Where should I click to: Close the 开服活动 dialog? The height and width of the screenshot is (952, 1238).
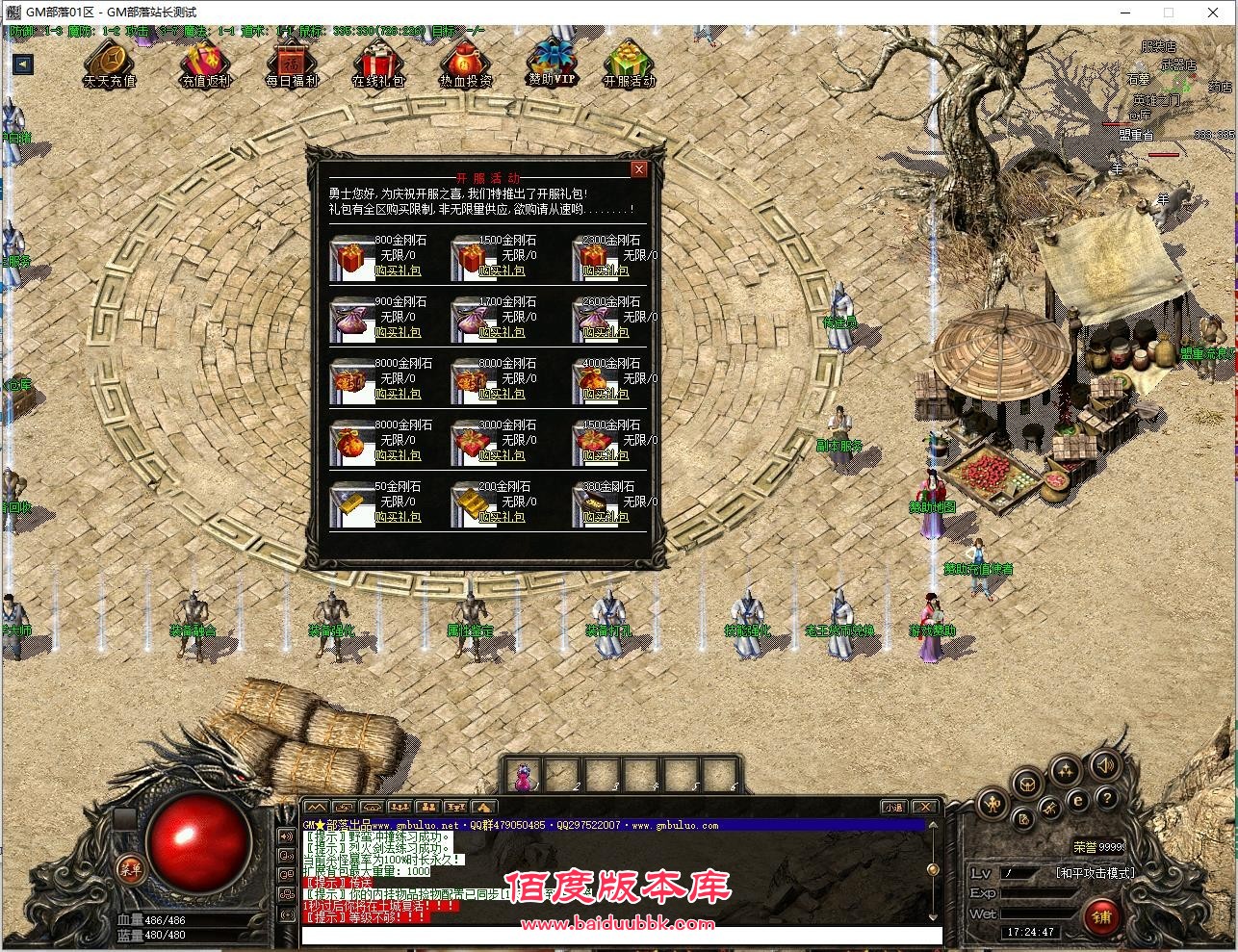tap(638, 170)
